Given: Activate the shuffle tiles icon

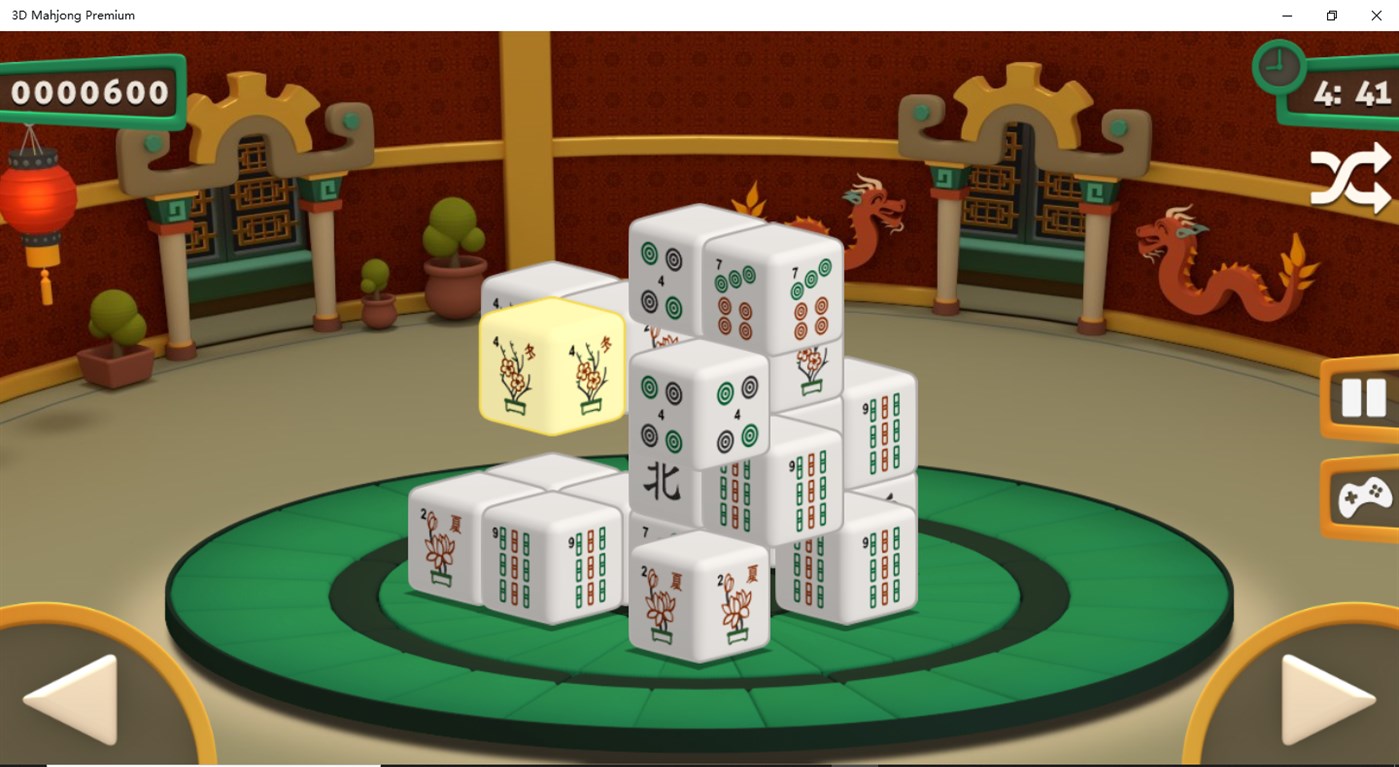Looking at the screenshot, I should click(1352, 176).
